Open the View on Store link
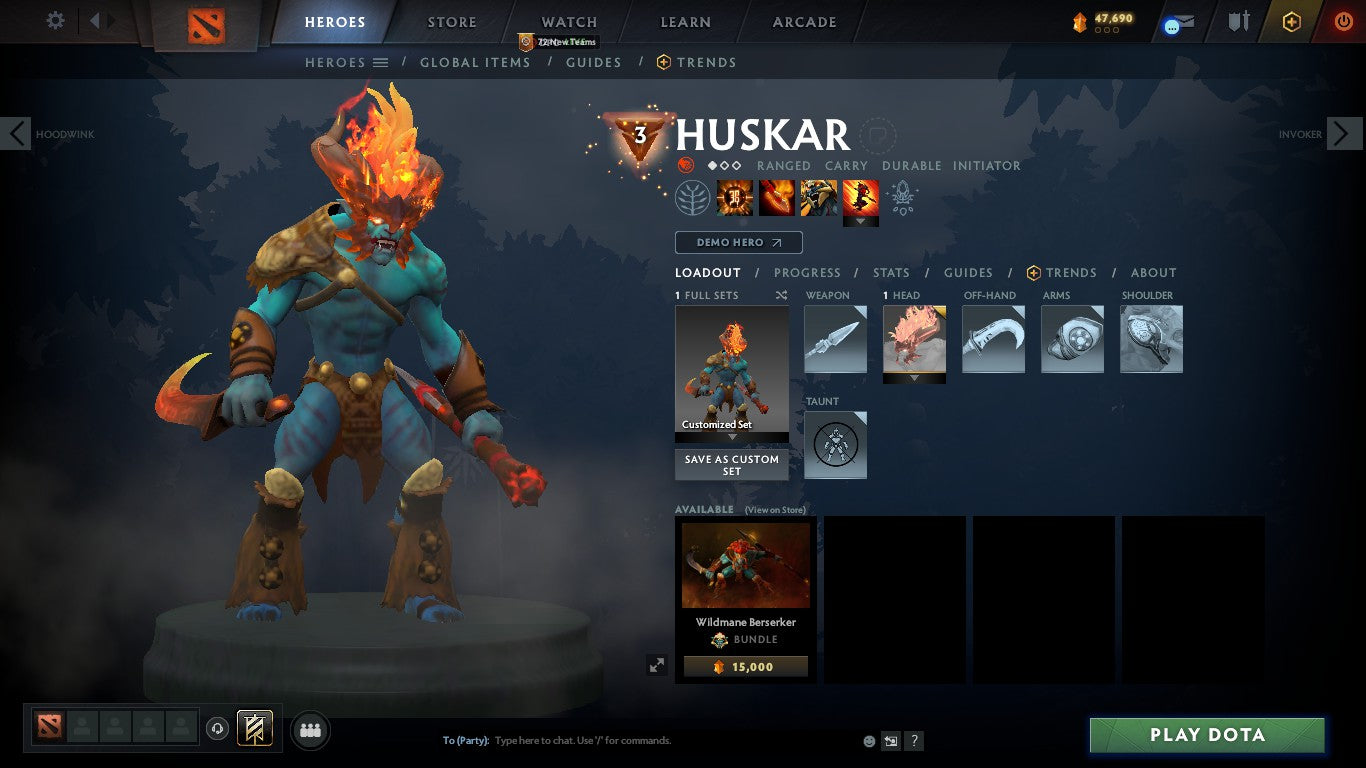 coord(777,509)
